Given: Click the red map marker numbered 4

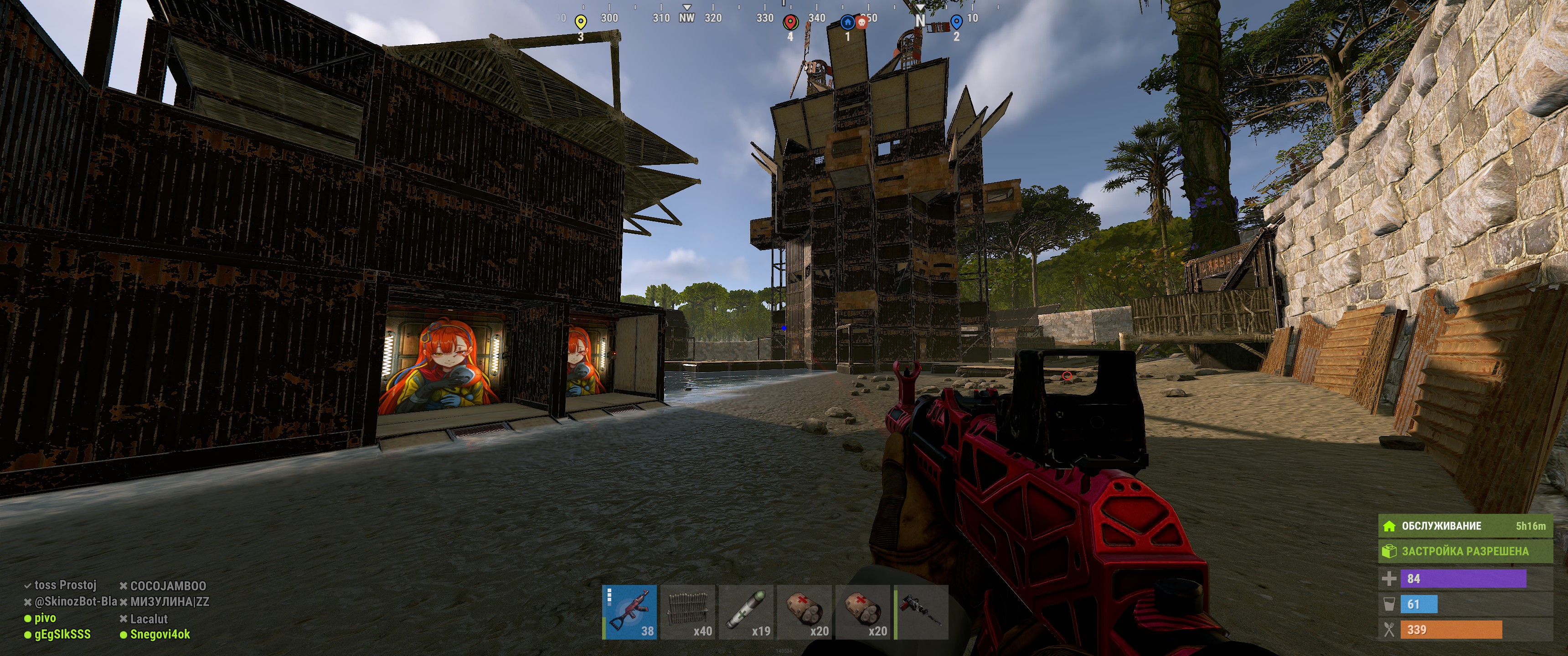Looking at the screenshot, I should click(790, 23).
